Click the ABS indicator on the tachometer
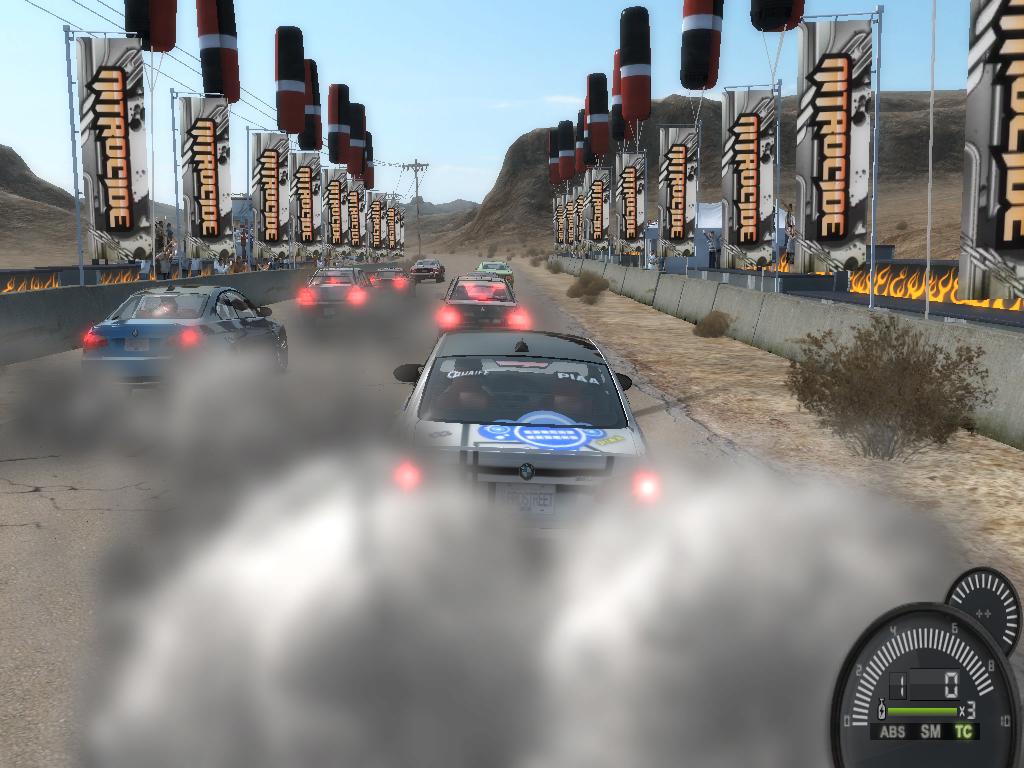 (895, 731)
